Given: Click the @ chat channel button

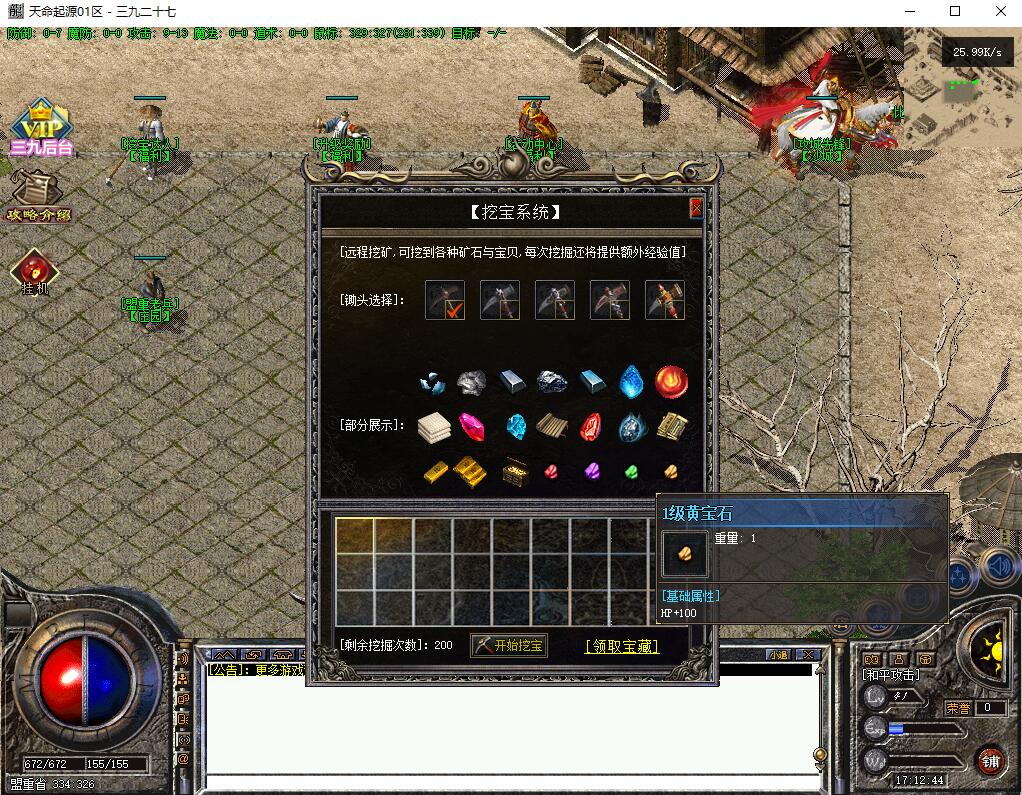Looking at the screenshot, I should [183, 759].
